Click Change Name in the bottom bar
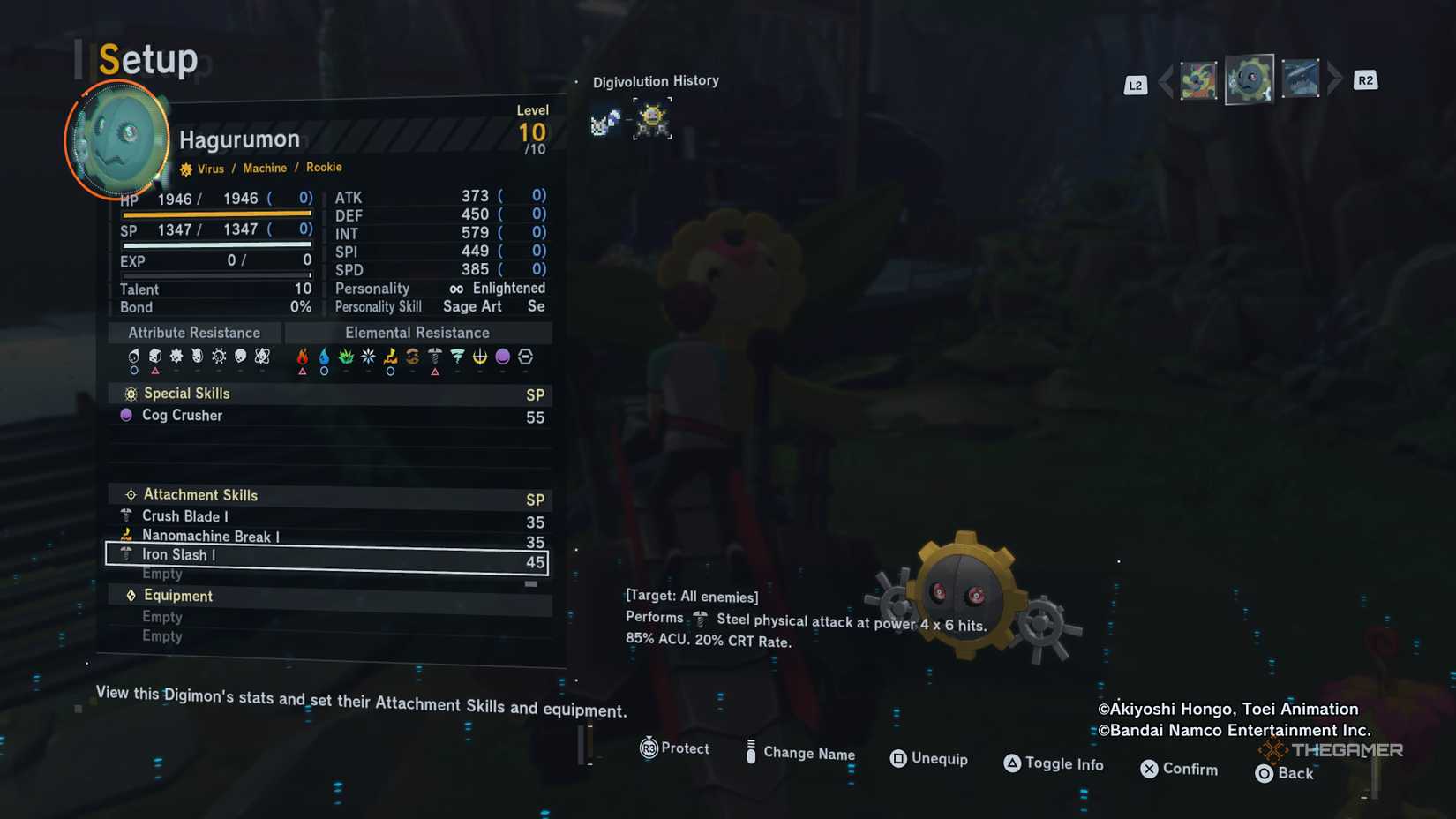Image resolution: width=1456 pixels, height=819 pixels. (809, 755)
